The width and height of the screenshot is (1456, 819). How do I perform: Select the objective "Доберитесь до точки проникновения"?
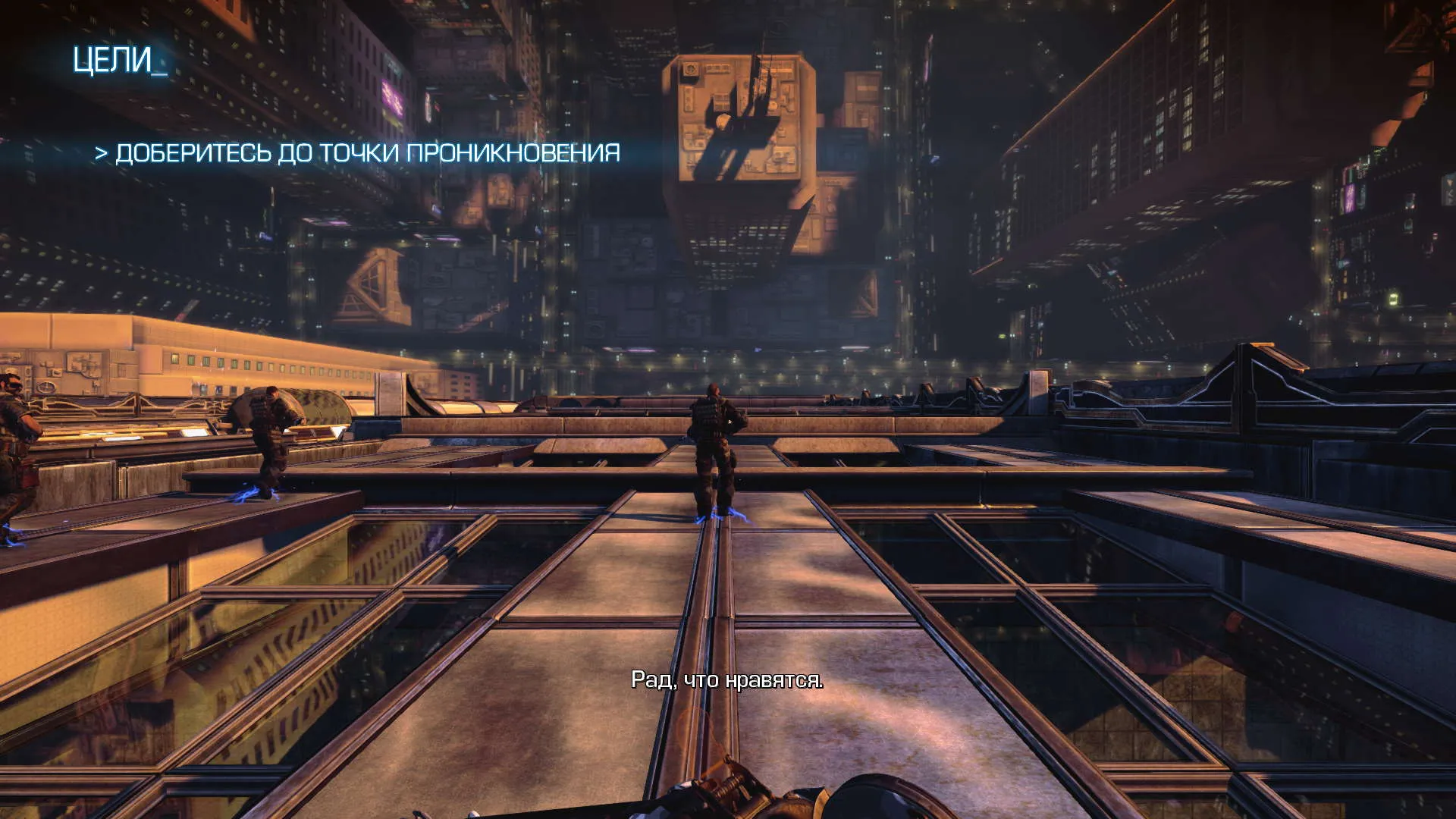(358, 153)
